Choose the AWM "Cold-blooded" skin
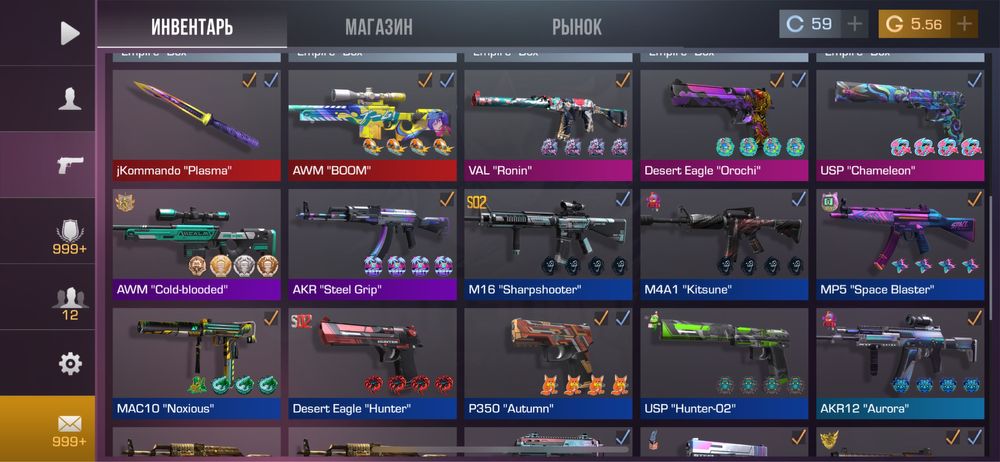The height and width of the screenshot is (462, 1000). tap(198, 243)
